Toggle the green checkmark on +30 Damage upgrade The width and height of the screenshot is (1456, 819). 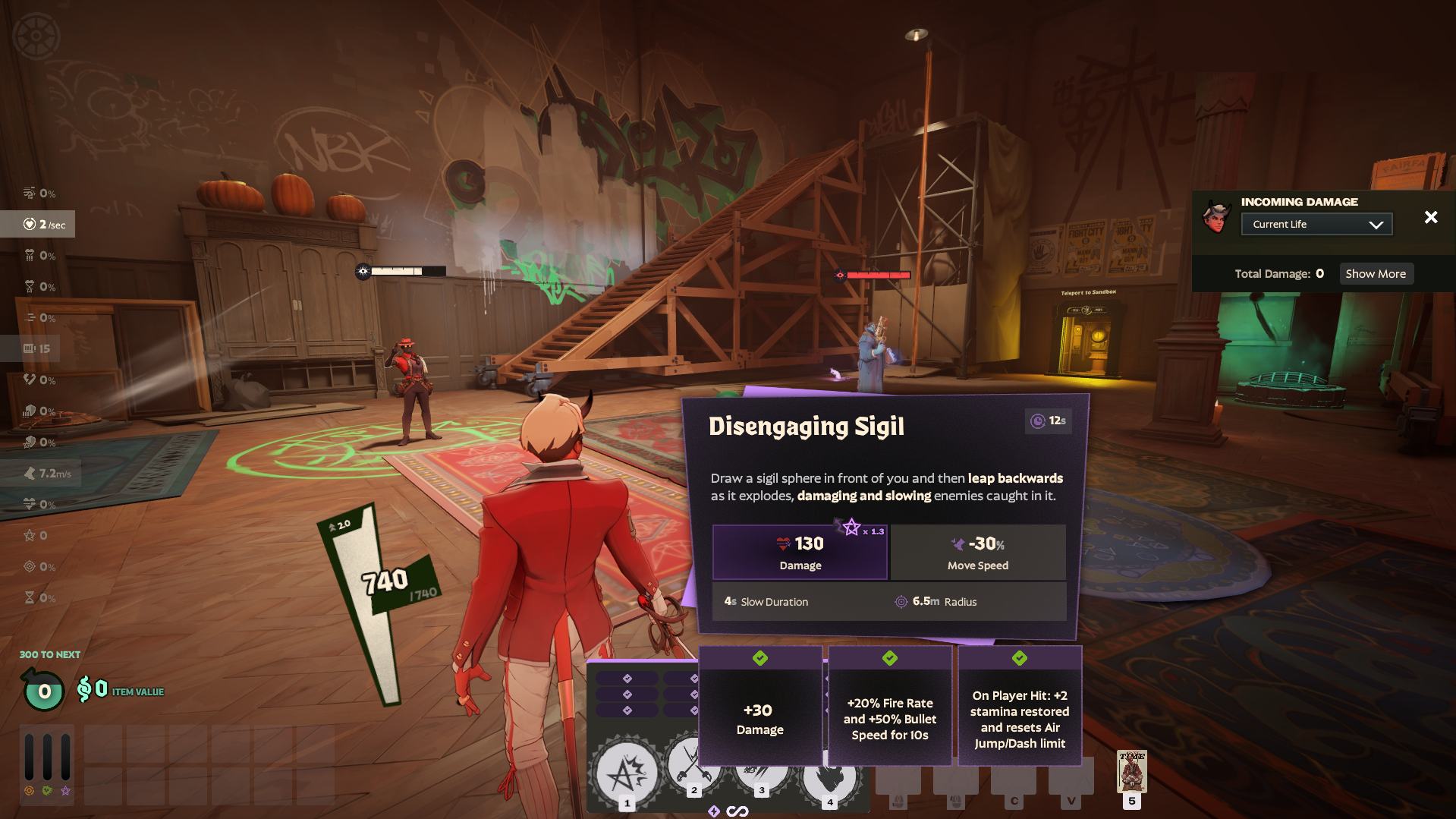pyautogui.click(x=760, y=659)
